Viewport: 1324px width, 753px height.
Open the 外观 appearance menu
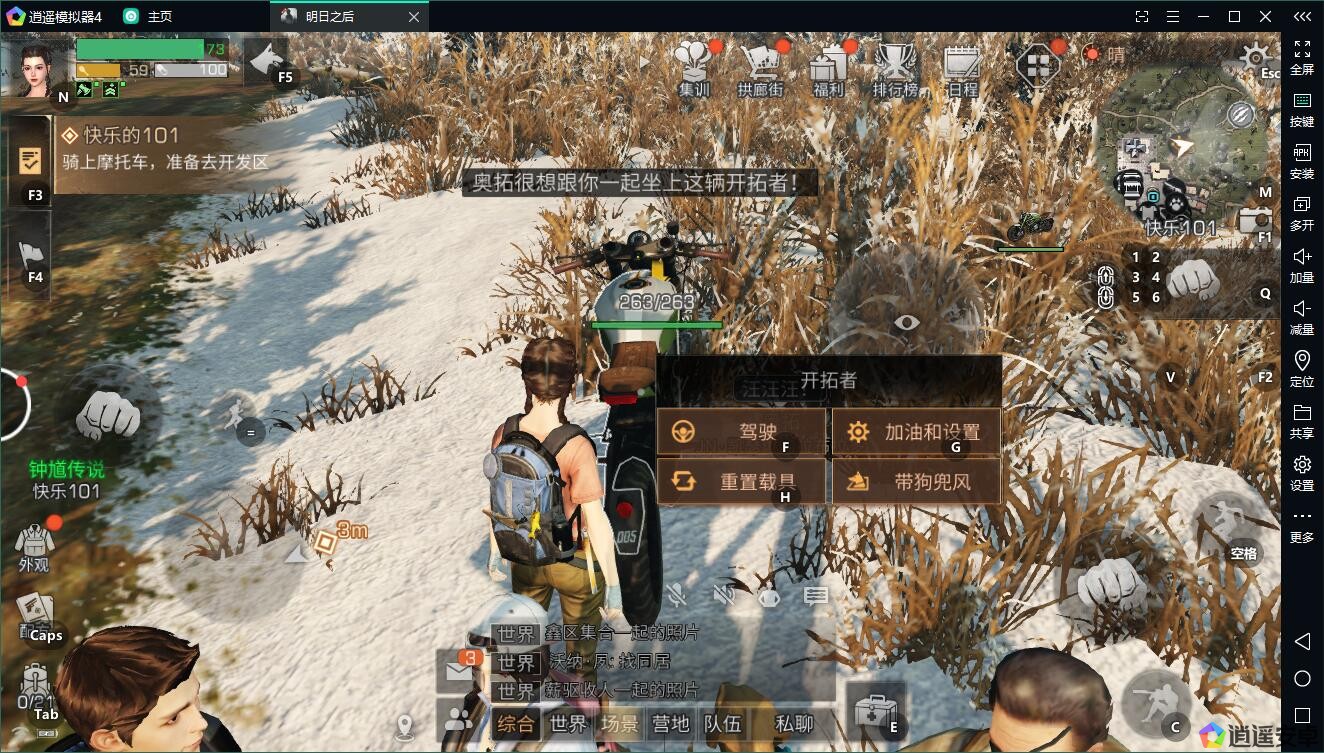[34, 545]
